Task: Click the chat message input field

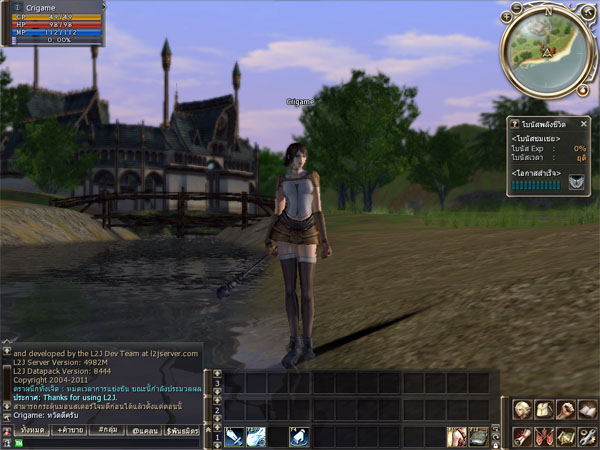Action: (x=110, y=441)
